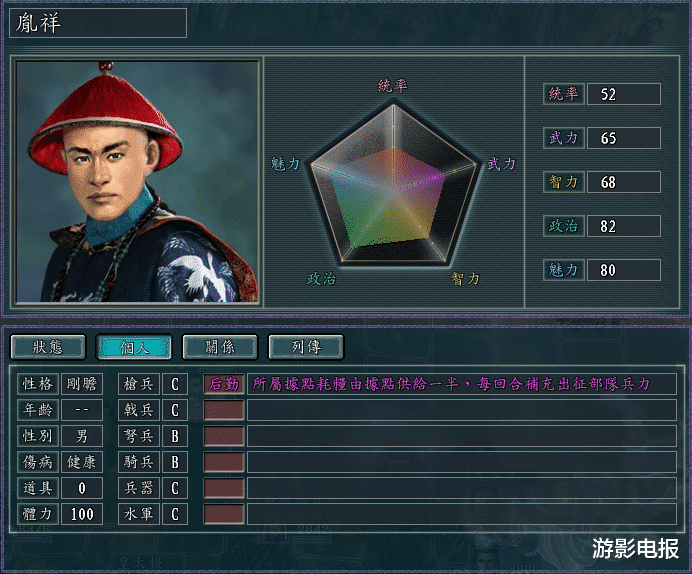Select the 個人 tab
This screenshot has width=692, height=574.
click(x=134, y=347)
